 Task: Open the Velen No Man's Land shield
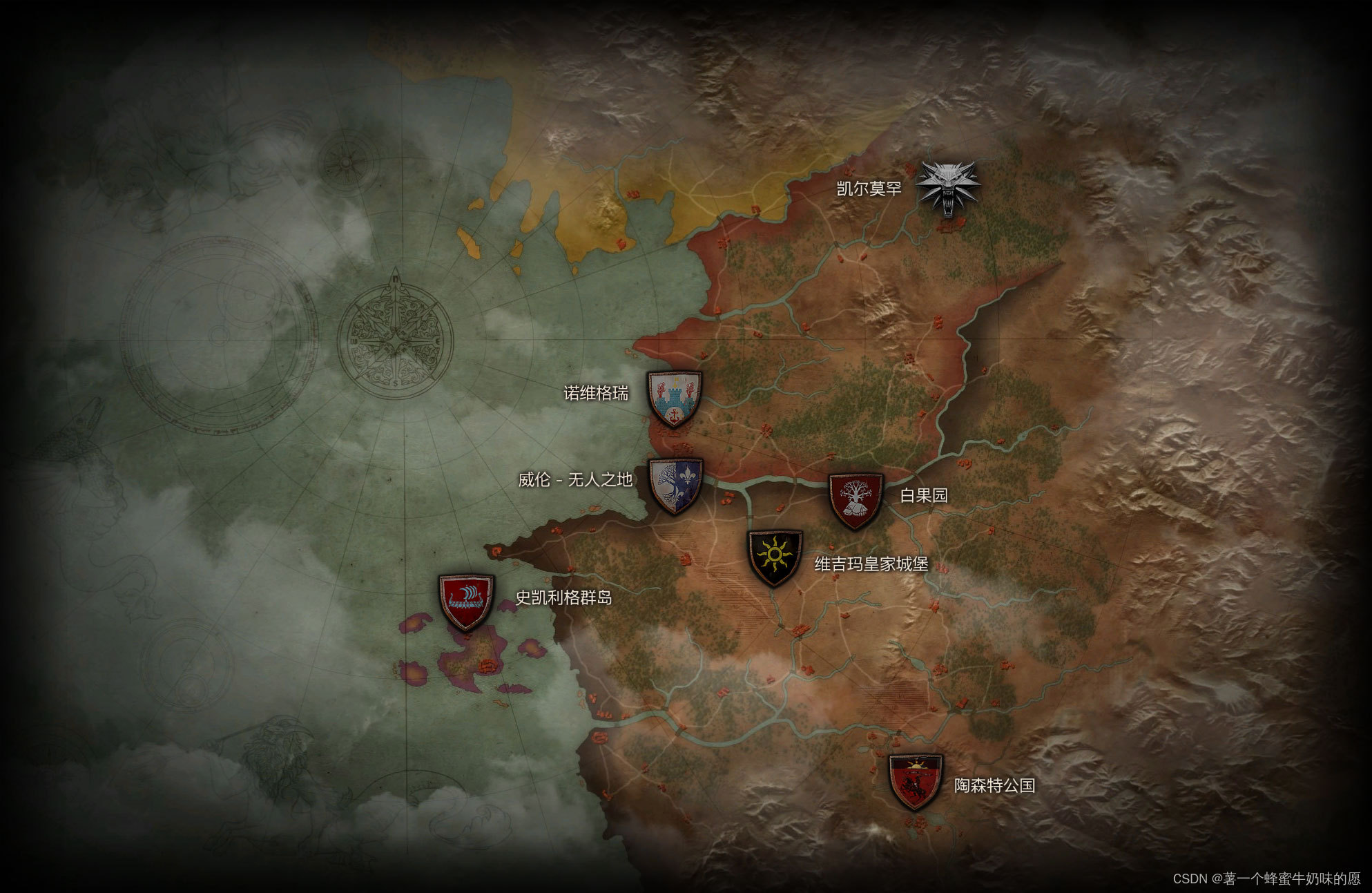(x=675, y=486)
